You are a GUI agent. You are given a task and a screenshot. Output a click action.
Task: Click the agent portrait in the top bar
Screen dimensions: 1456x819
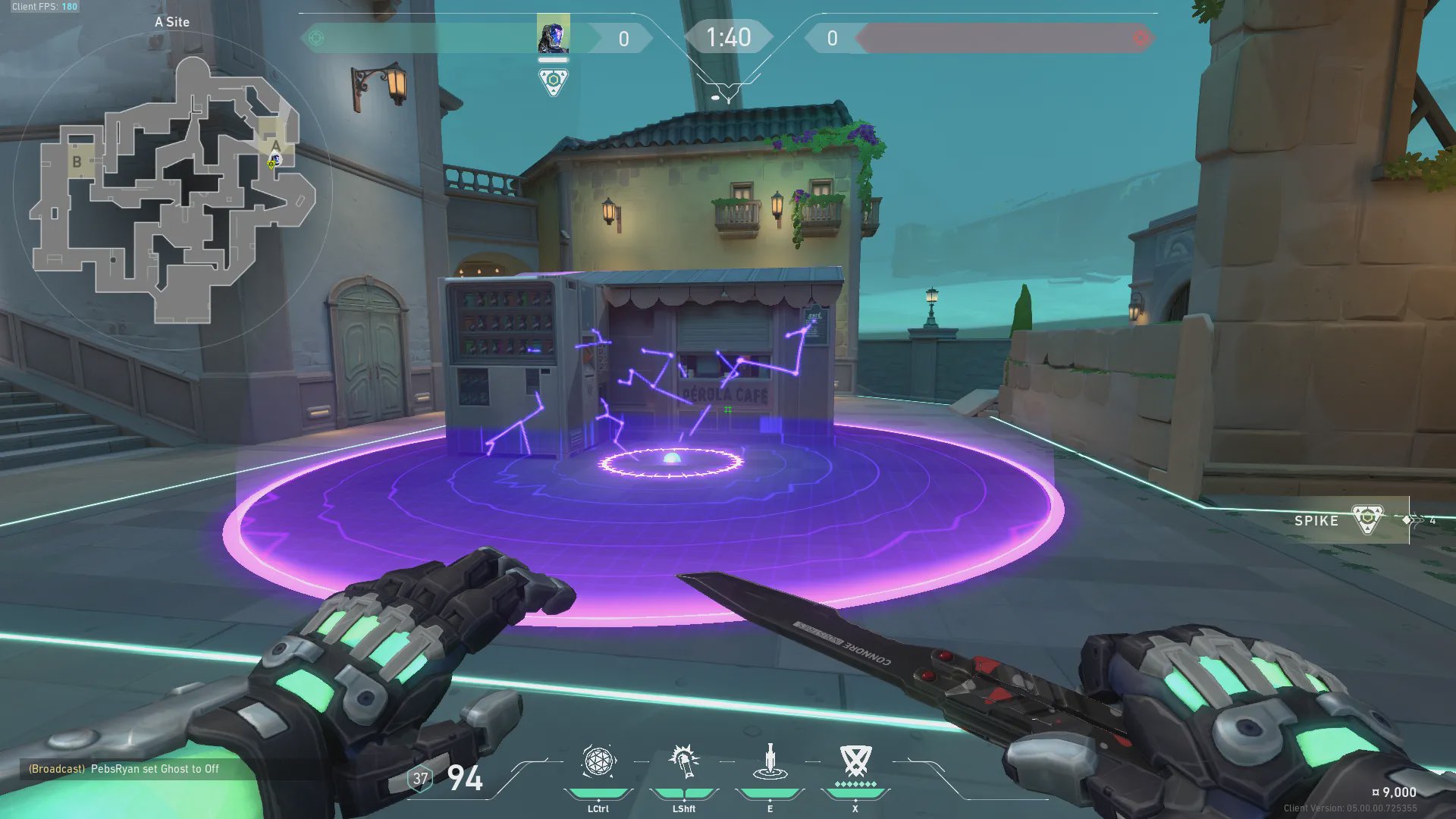click(553, 36)
